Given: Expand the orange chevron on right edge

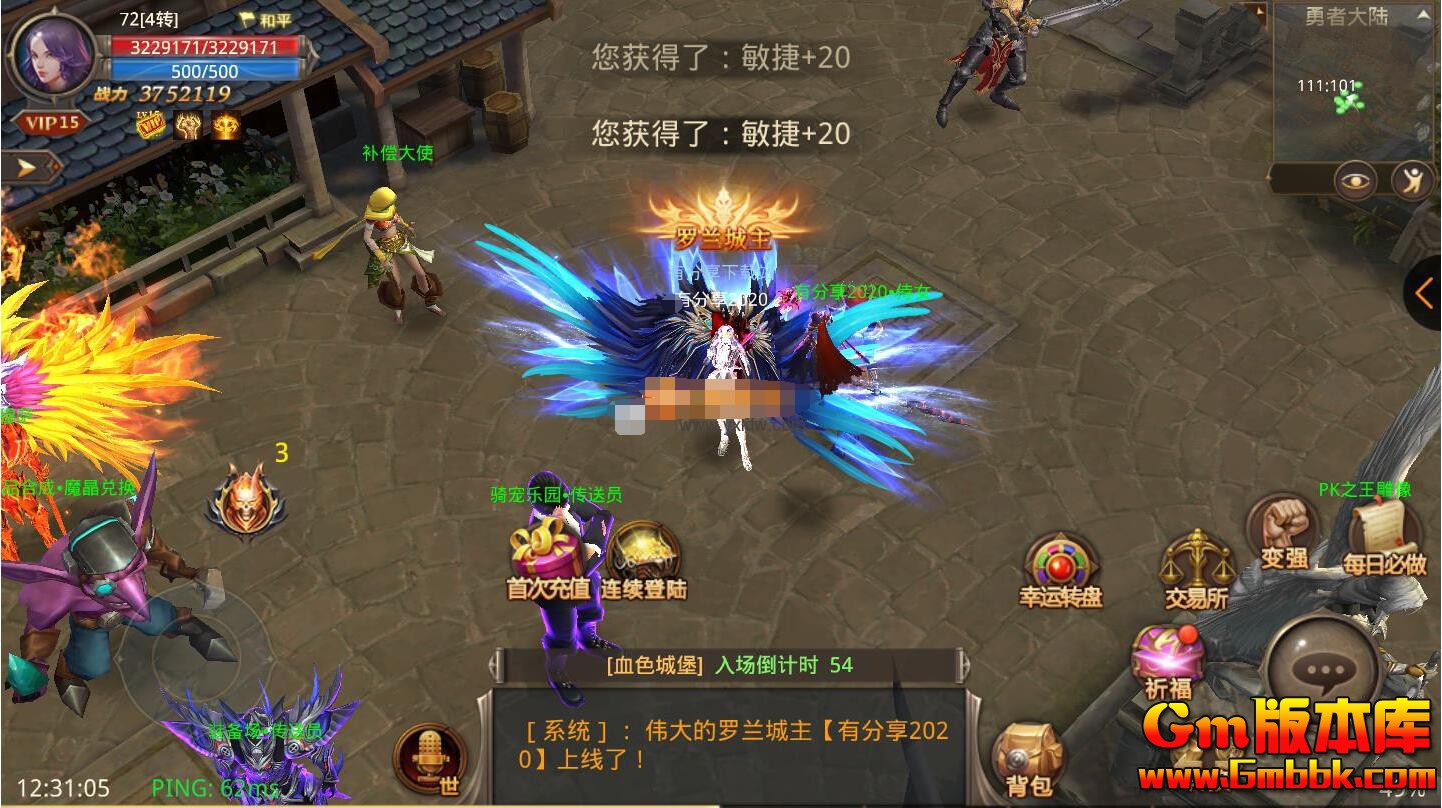Looking at the screenshot, I should click(x=1423, y=293).
